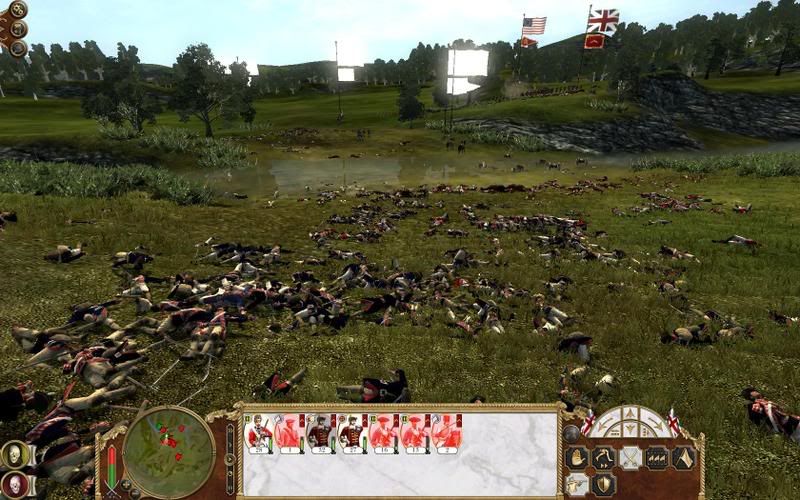Toggle the fire at will musket button

click(x=576, y=484)
